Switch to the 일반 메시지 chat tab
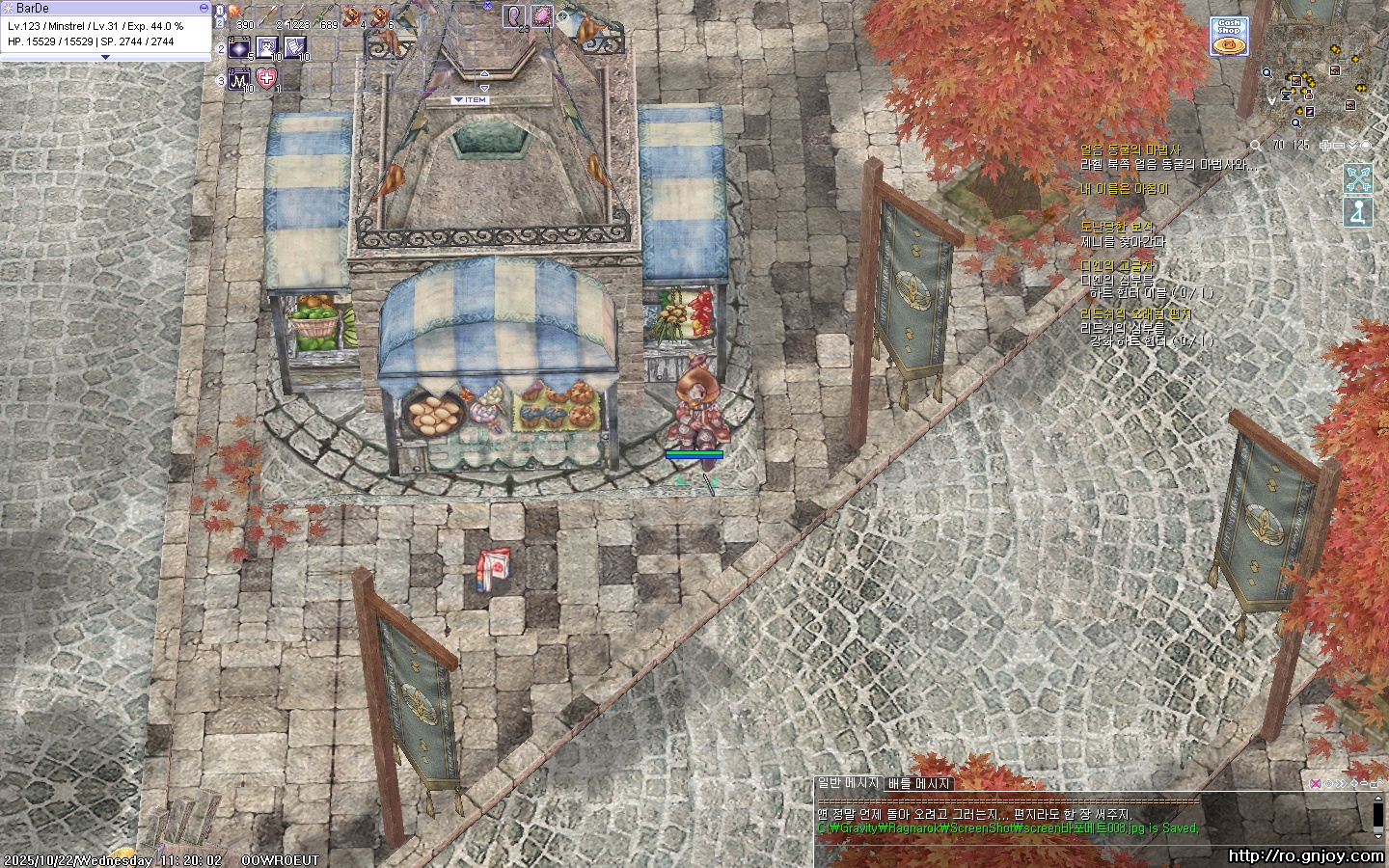The image size is (1389, 868). click(x=848, y=784)
